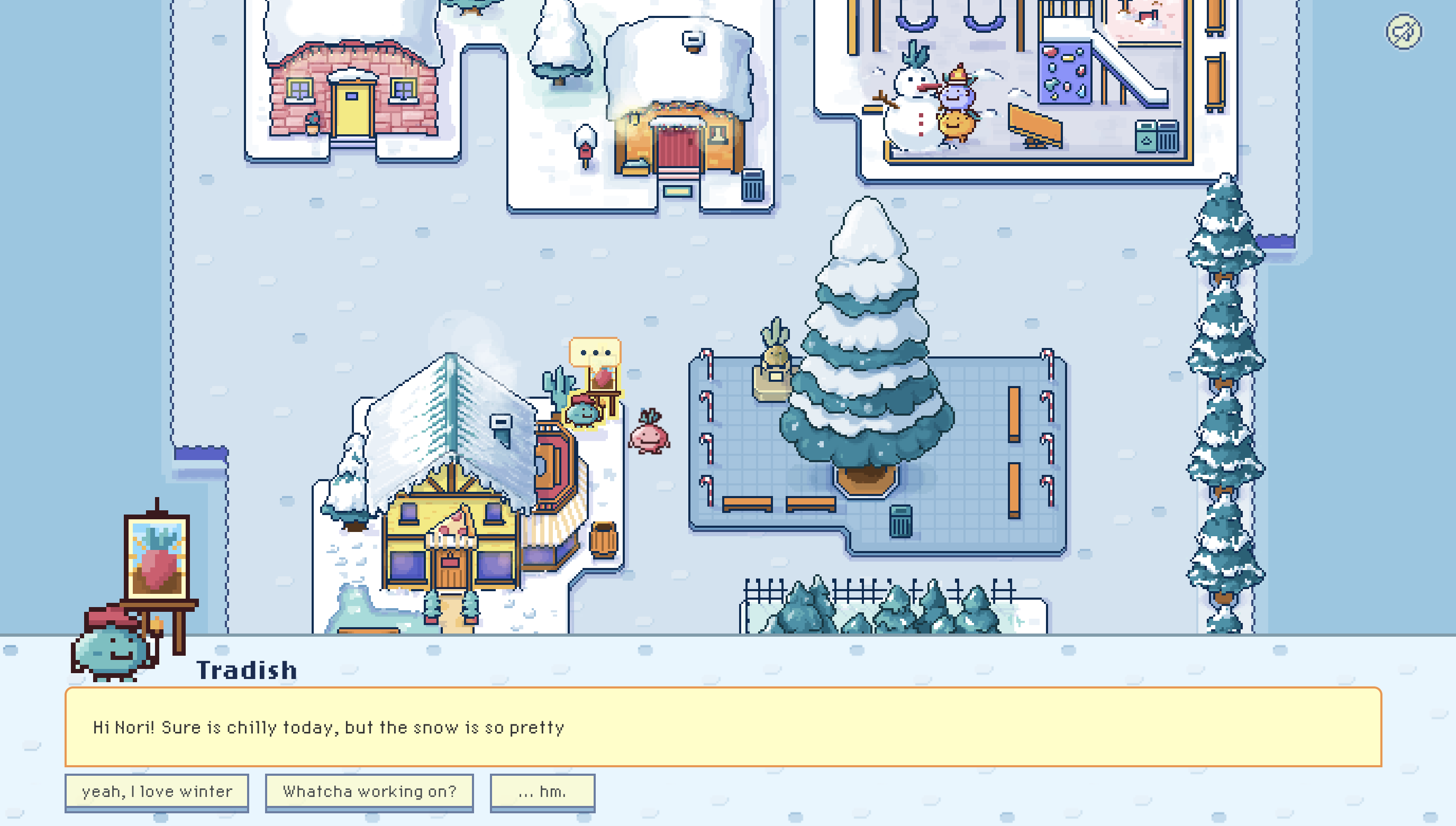The height and width of the screenshot is (826, 1456).
Task: Click the speech bubble with three dots
Action: pyautogui.click(x=594, y=352)
